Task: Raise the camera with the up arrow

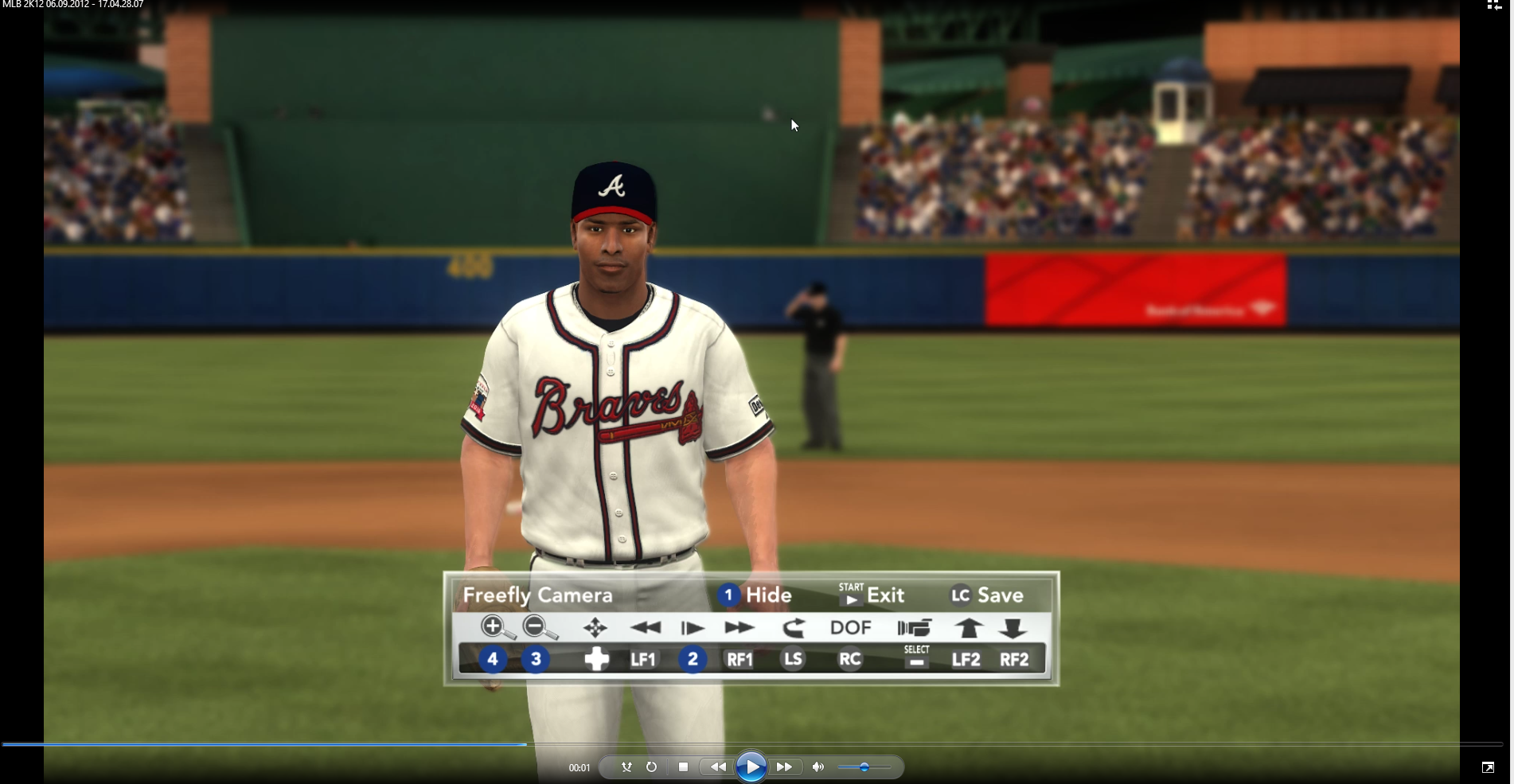Action: 968,628
